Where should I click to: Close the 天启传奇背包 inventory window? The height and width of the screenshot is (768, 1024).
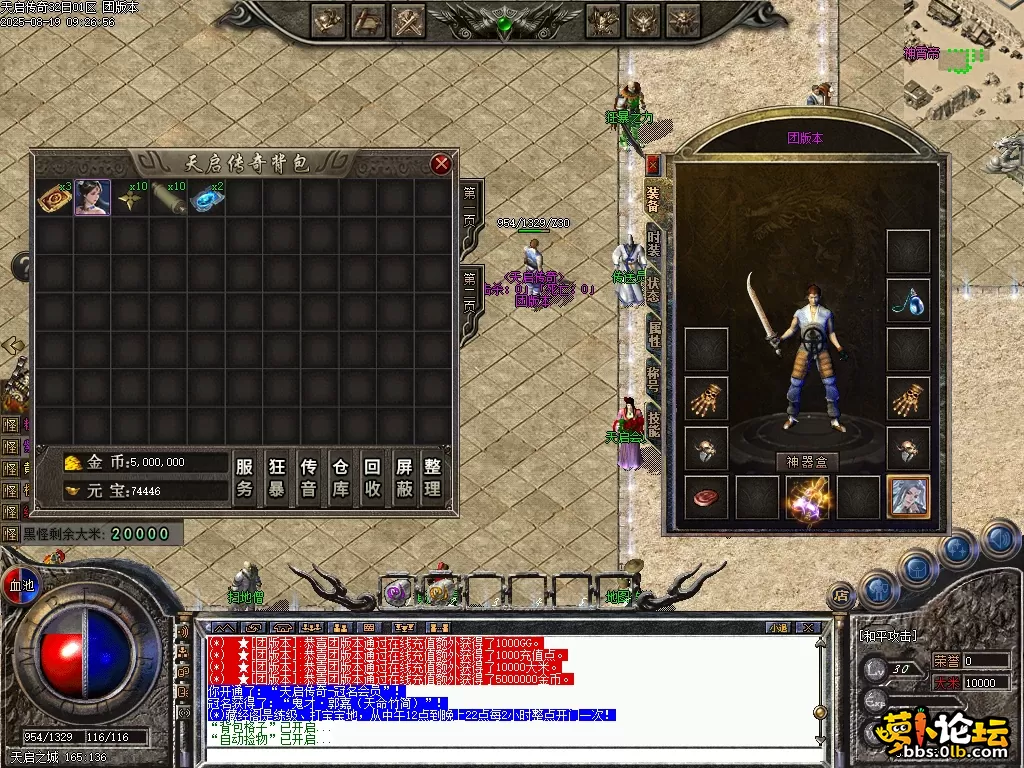point(441,164)
